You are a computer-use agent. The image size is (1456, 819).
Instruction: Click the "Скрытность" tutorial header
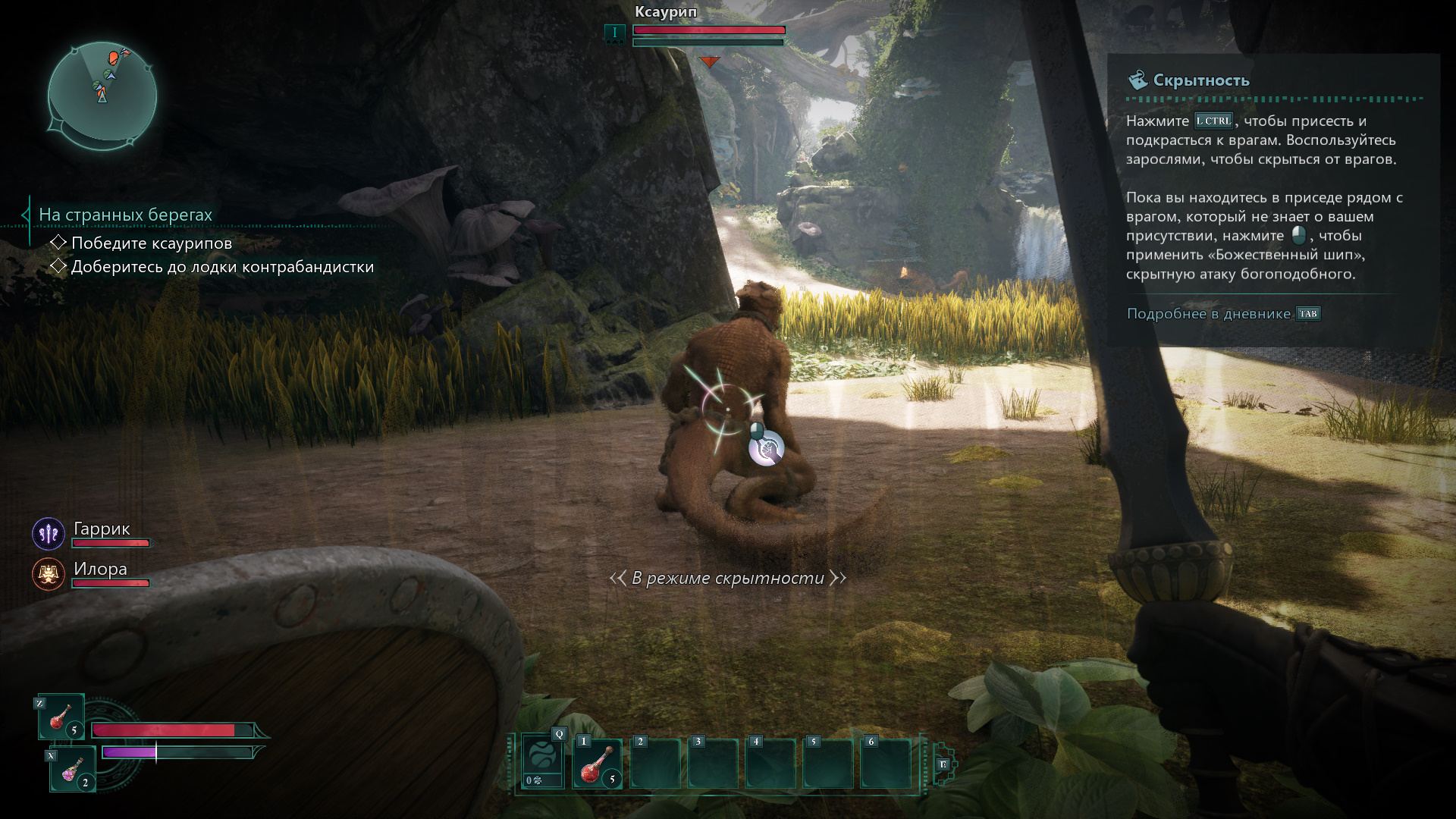1200,80
